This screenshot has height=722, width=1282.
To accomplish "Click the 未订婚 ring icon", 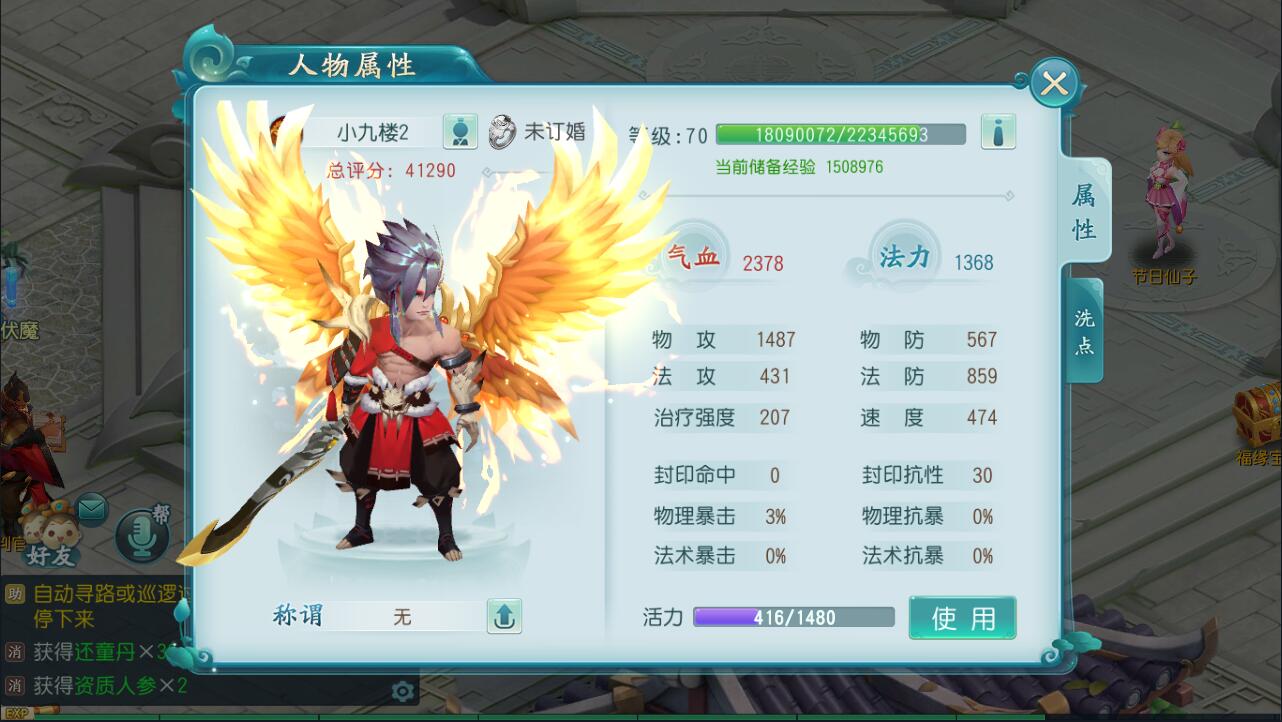I will tap(502, 132).
